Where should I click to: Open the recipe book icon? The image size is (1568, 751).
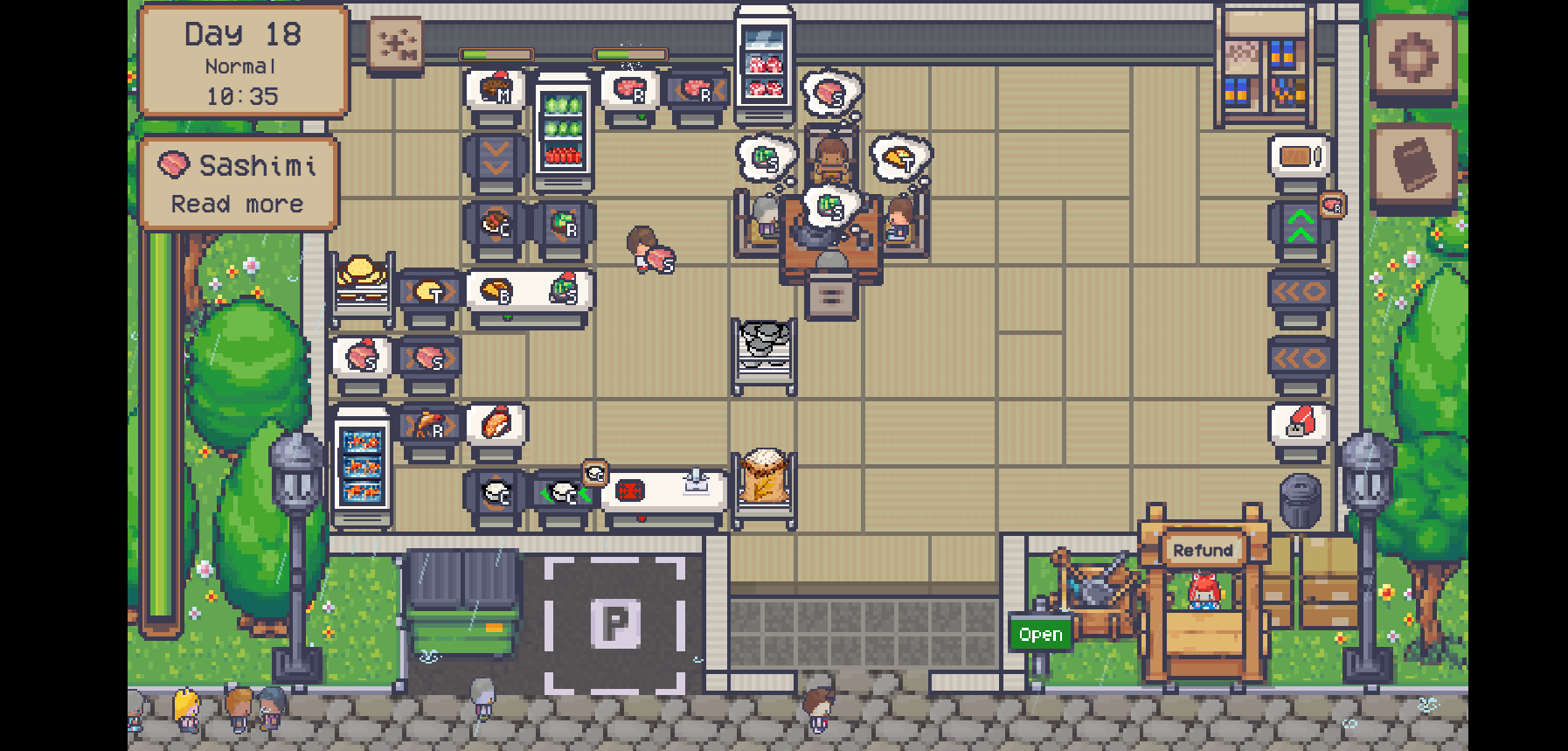point(1413,163)
